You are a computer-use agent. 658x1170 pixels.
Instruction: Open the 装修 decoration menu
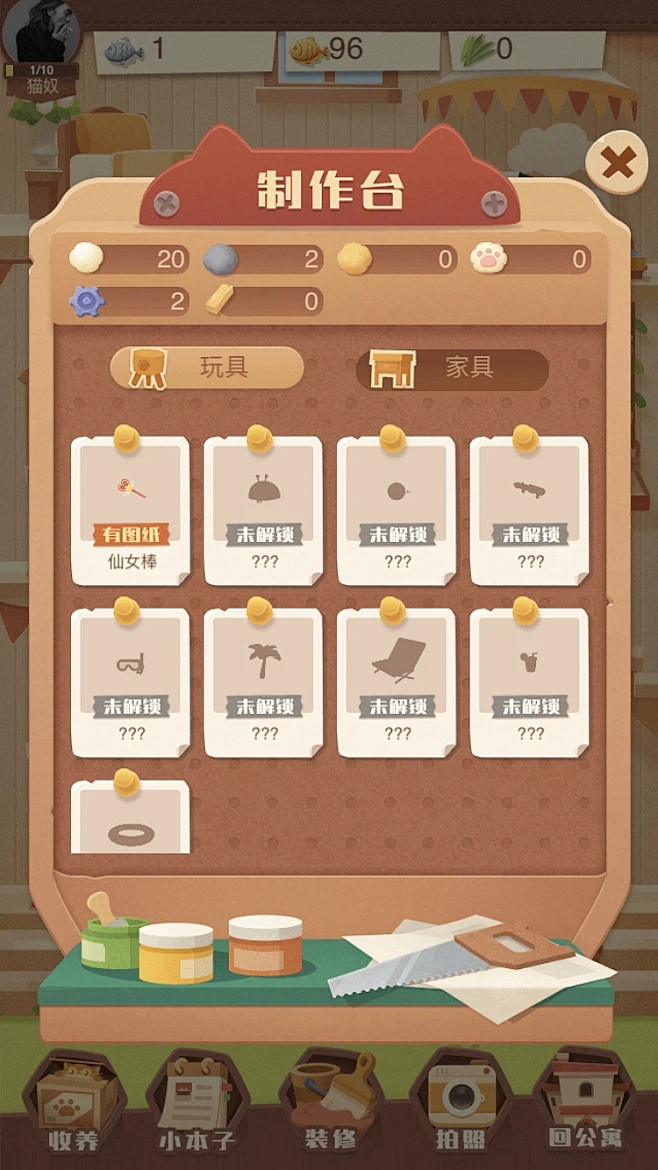tap(329, 1106)
